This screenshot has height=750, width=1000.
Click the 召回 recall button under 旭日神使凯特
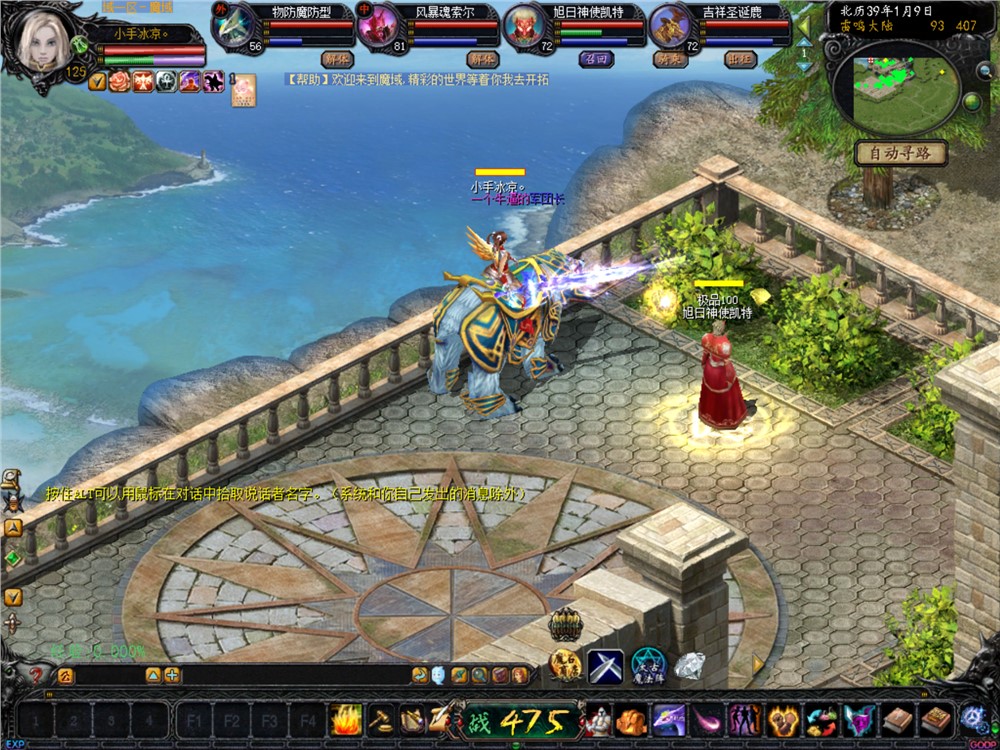tap(595, 59)
